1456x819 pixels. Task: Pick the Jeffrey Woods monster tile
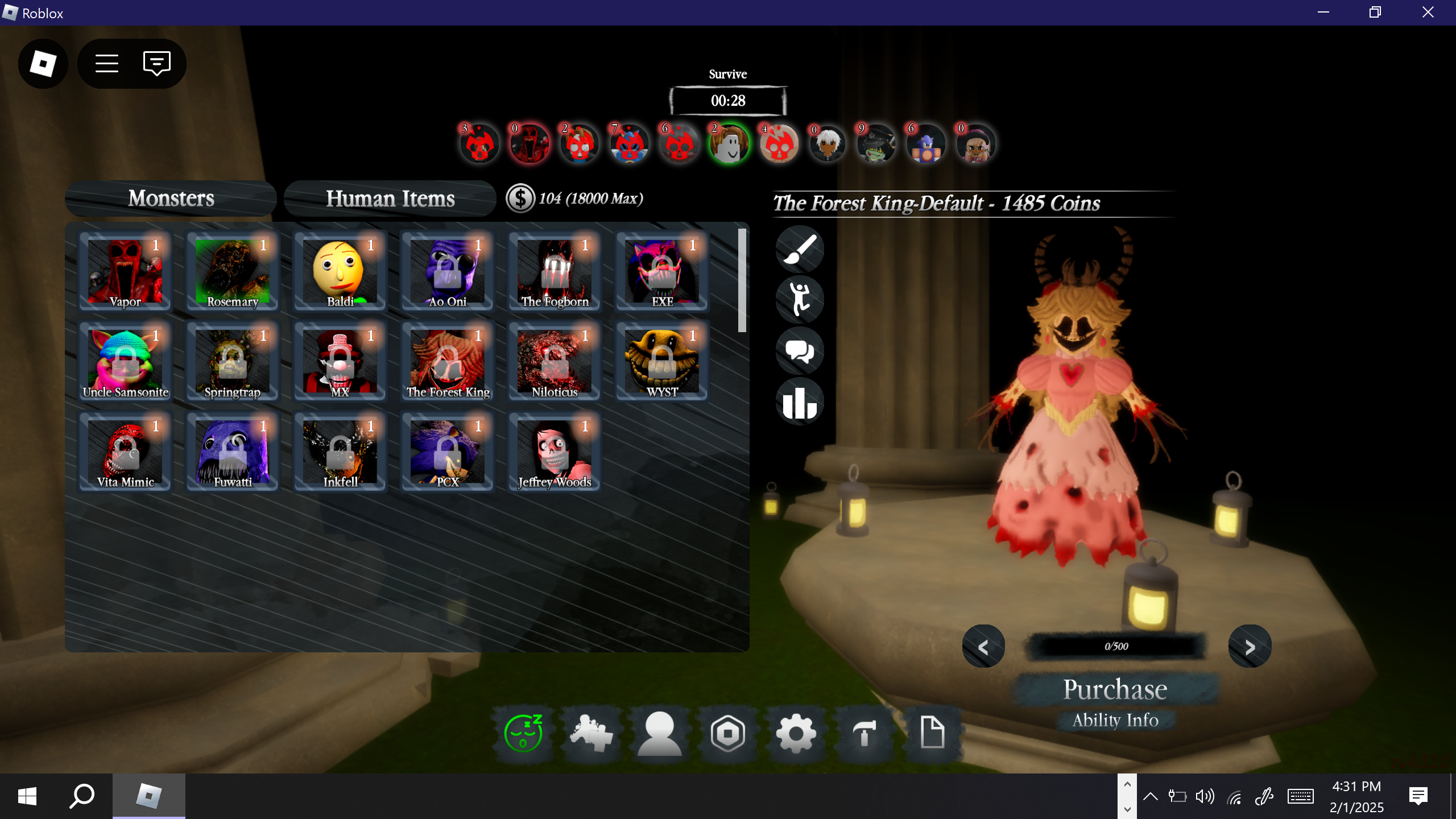(x=555, y=452)
